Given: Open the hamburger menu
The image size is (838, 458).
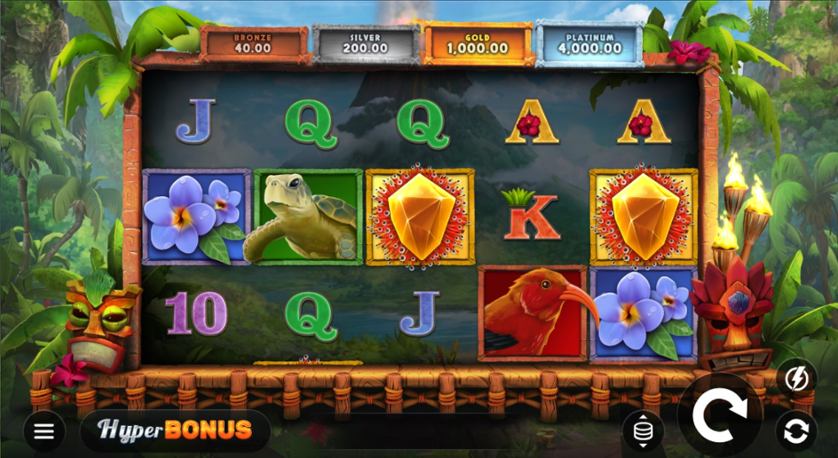Looking at the screenshot, I should [x=44, y=431].
